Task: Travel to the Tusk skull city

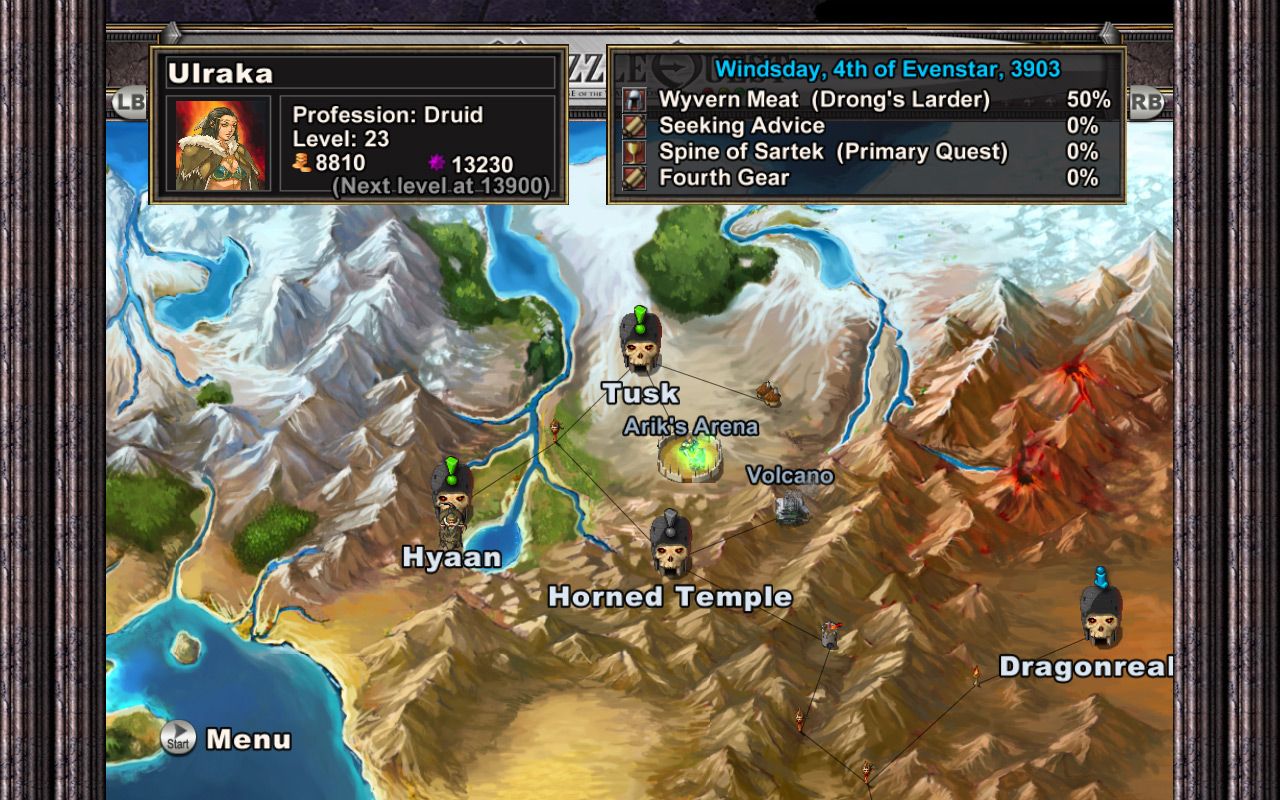Action: click(639, 343)
